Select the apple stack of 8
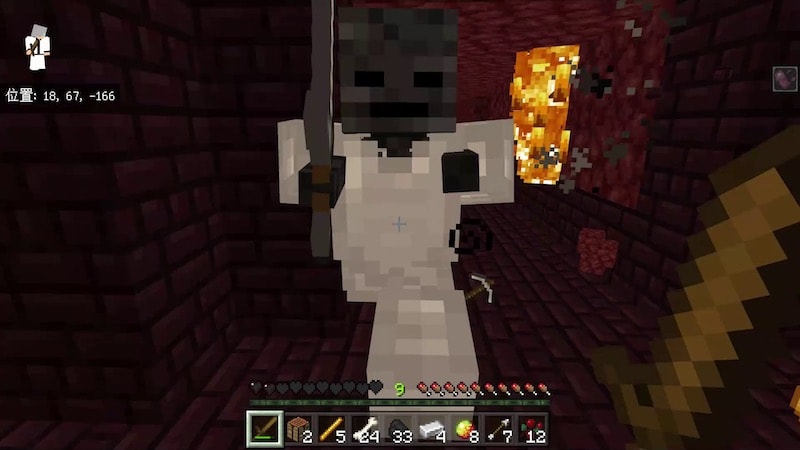 467,430
